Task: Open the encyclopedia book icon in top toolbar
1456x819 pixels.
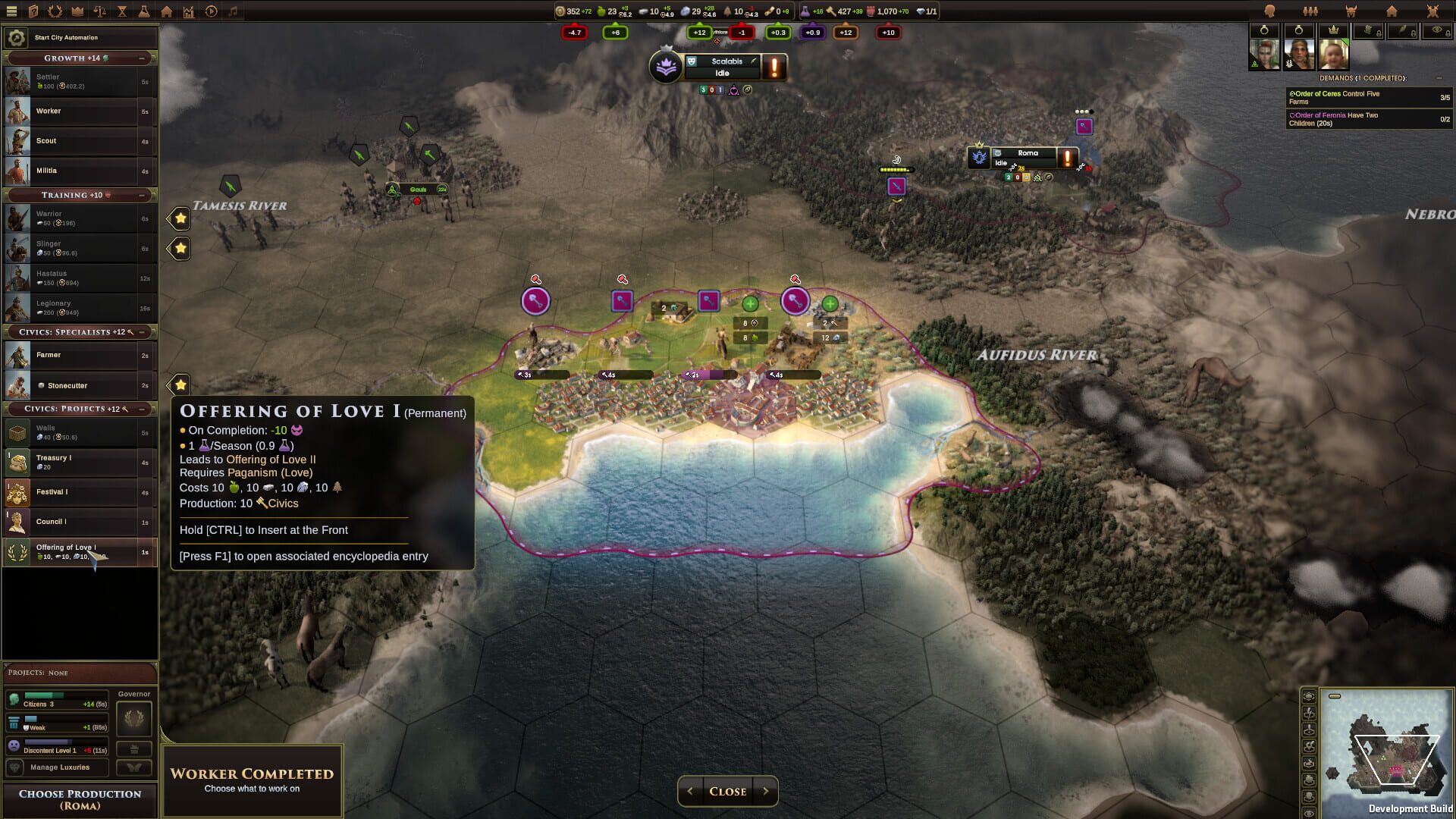Action: [x=33, y=11]
